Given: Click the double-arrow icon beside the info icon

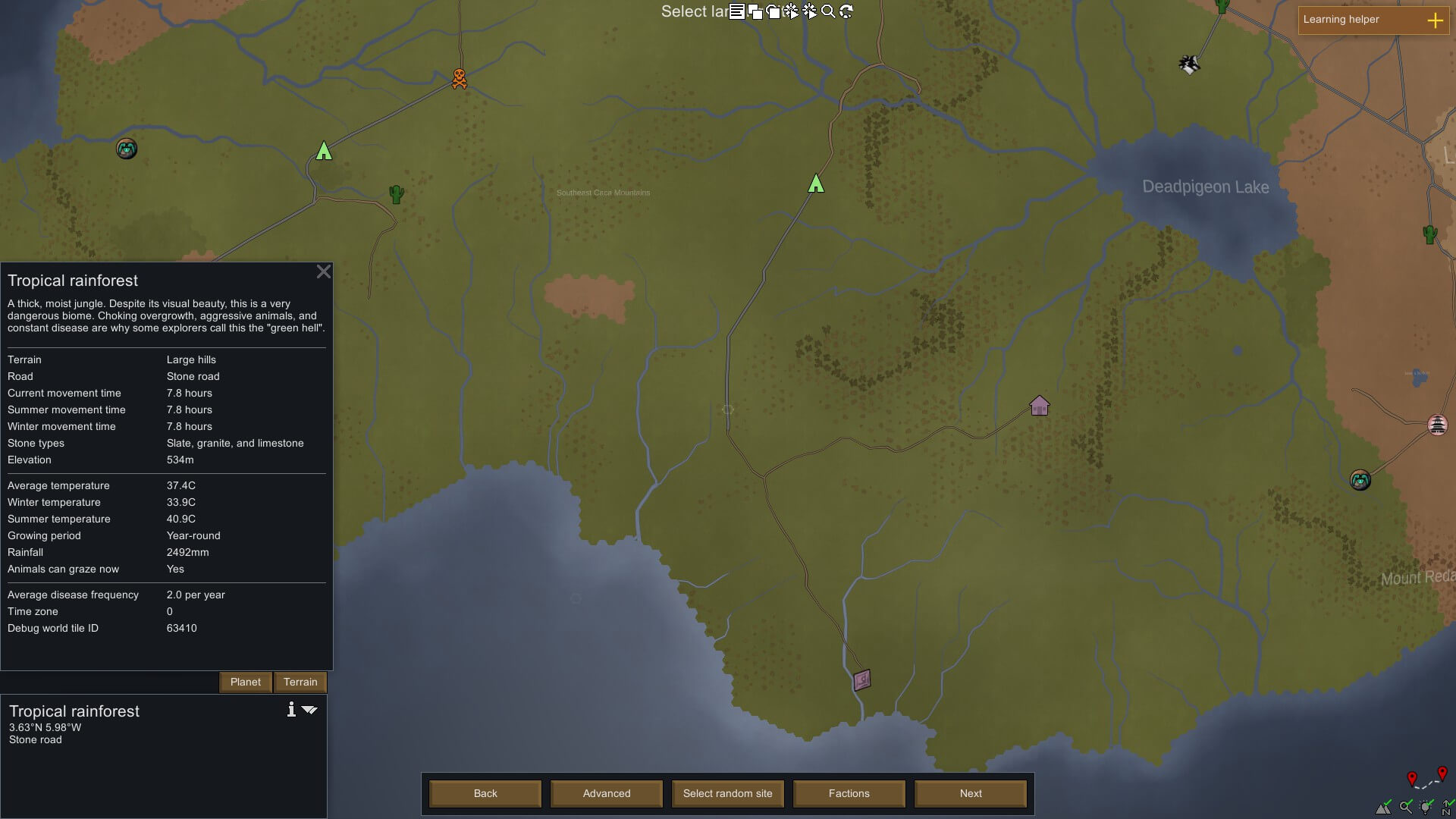Looking at the screenshot, I should point(309,710).
